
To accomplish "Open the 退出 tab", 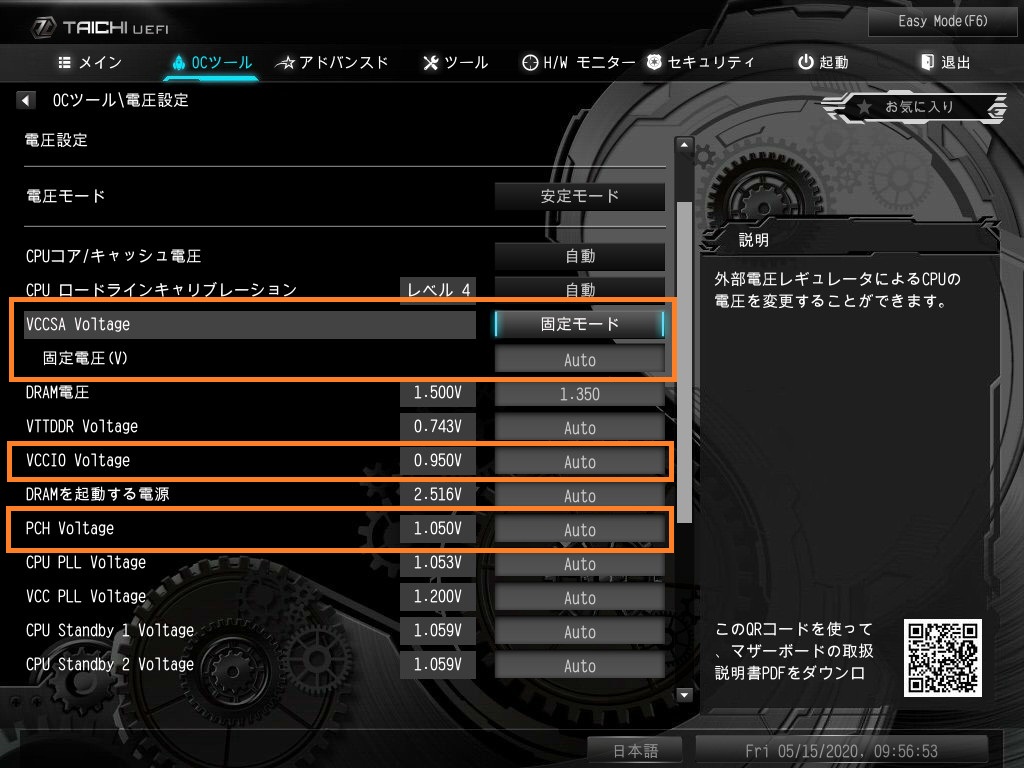I will pos(945,62).
